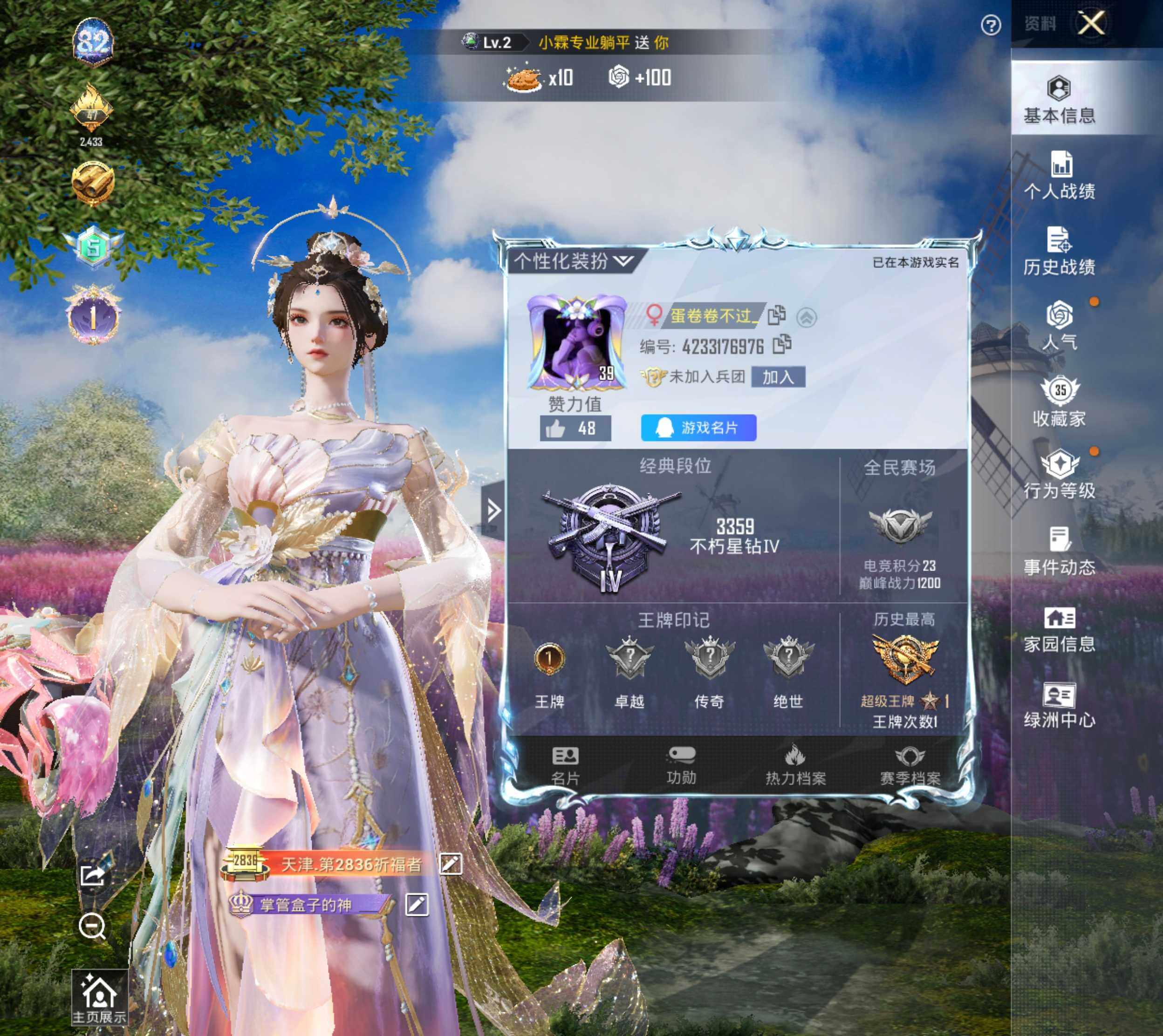Select the 人气 popularity tab

click(1060, 326)
